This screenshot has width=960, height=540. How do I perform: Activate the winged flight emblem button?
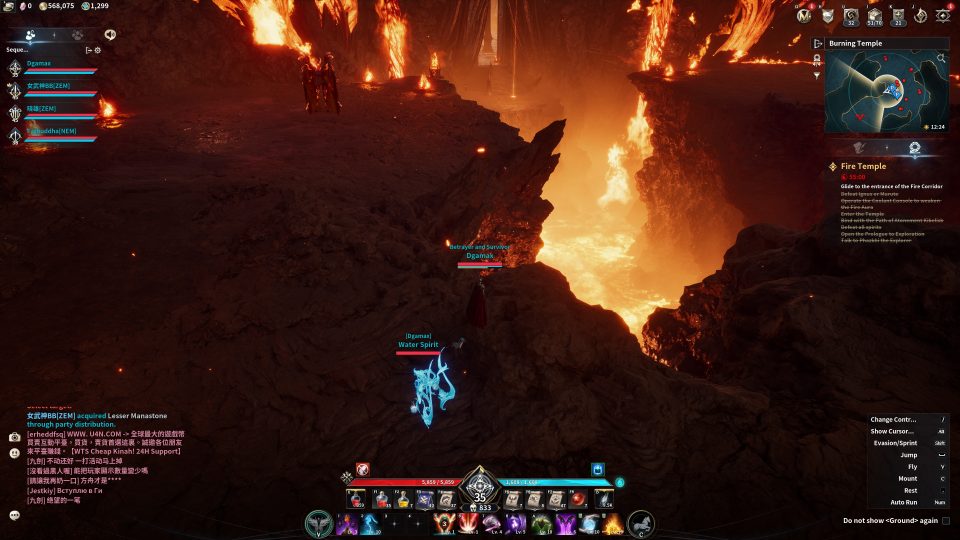point(320,523)
